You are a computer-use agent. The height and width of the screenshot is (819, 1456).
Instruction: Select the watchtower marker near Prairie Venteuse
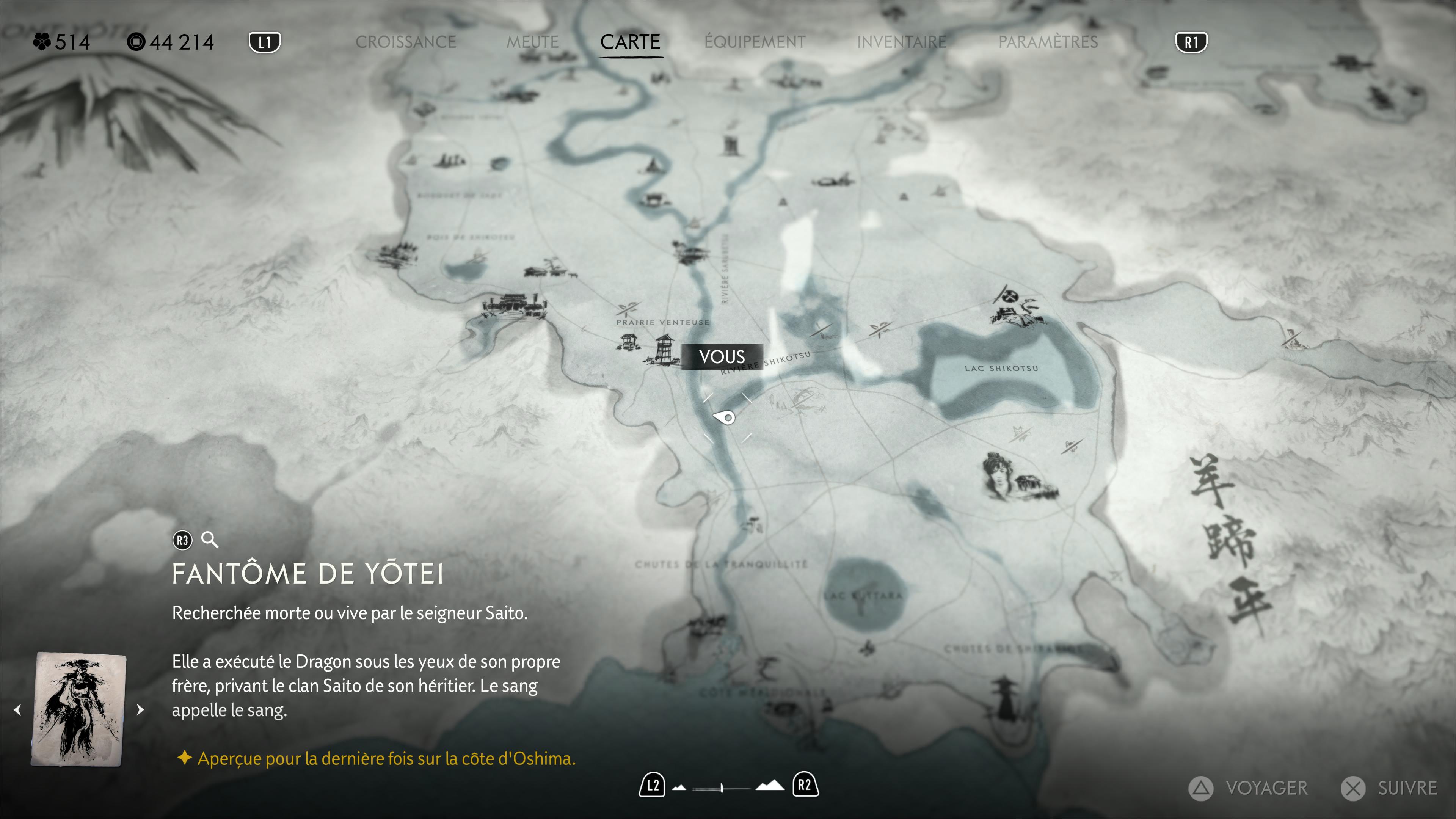coord(664,349)
